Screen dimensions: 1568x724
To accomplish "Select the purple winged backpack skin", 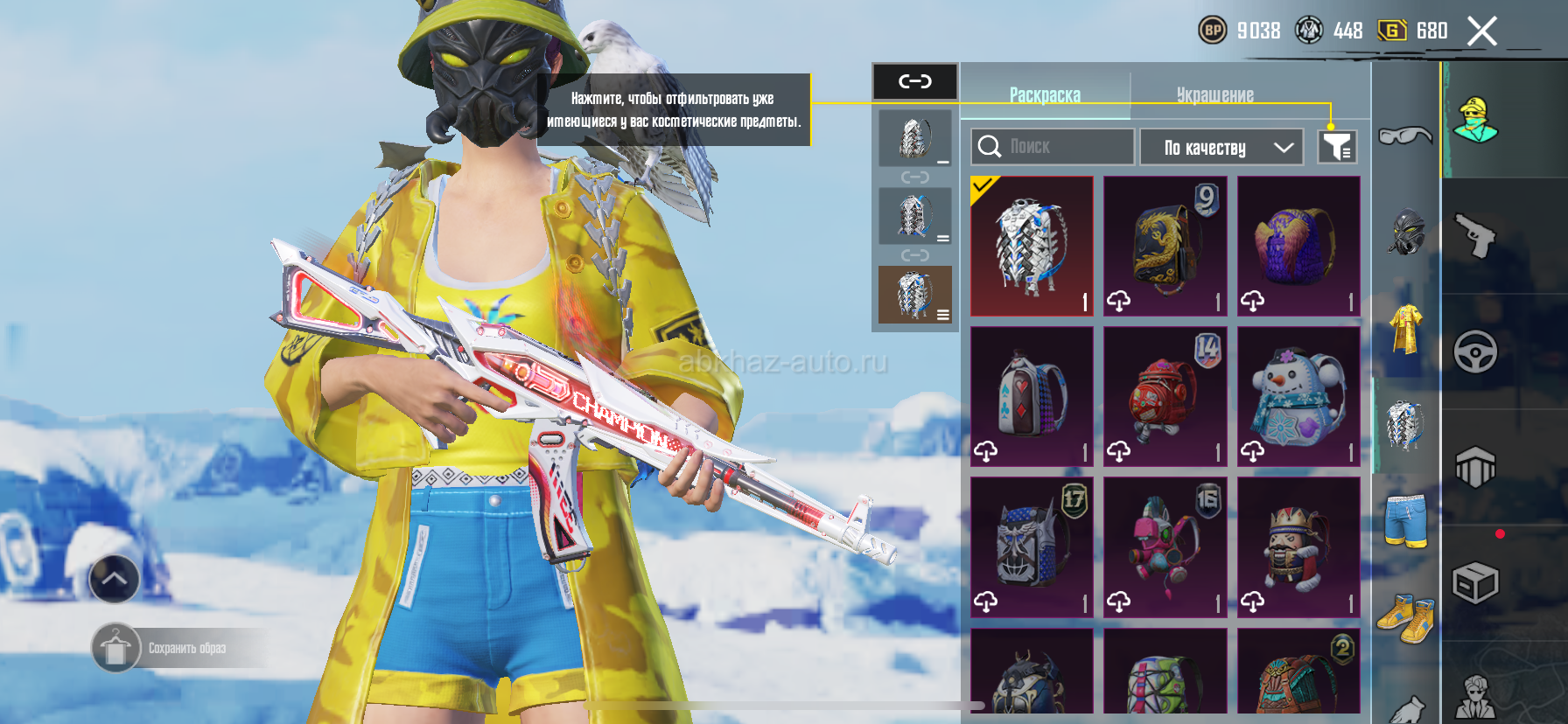I will click(1298, 246).
